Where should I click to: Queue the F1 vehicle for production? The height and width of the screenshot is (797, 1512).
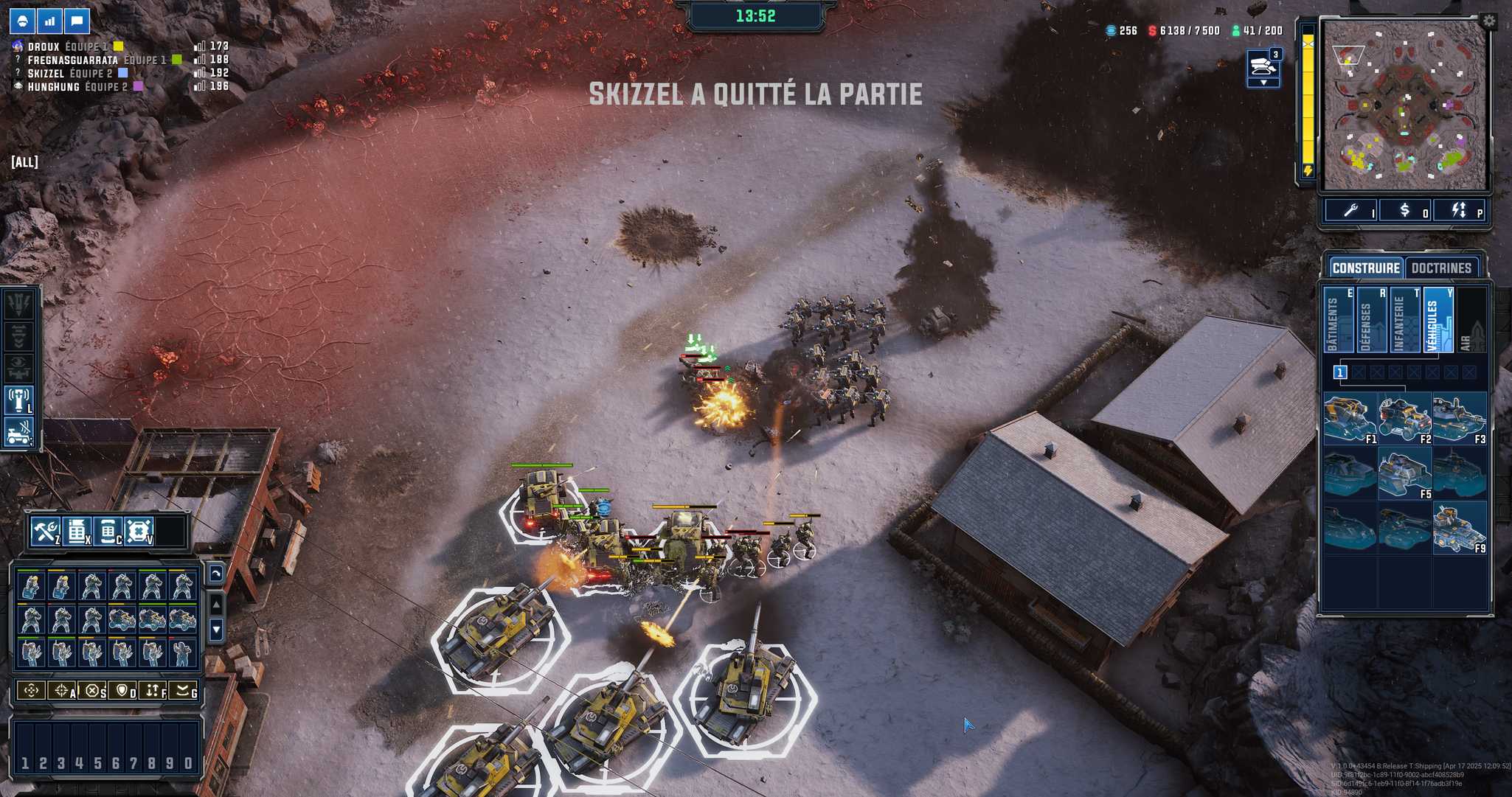click(1349, 419)
